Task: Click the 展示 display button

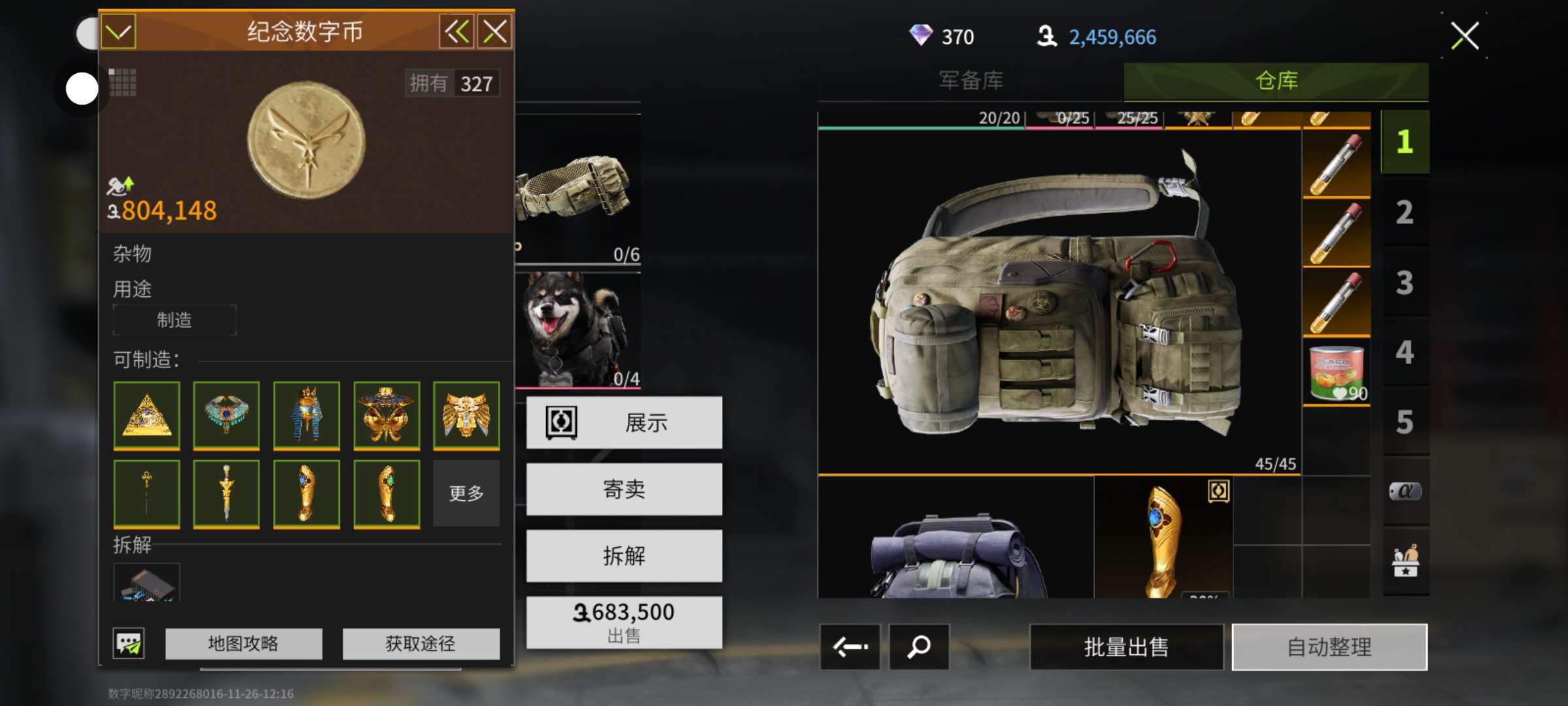Action: click(x=624, y=423)
